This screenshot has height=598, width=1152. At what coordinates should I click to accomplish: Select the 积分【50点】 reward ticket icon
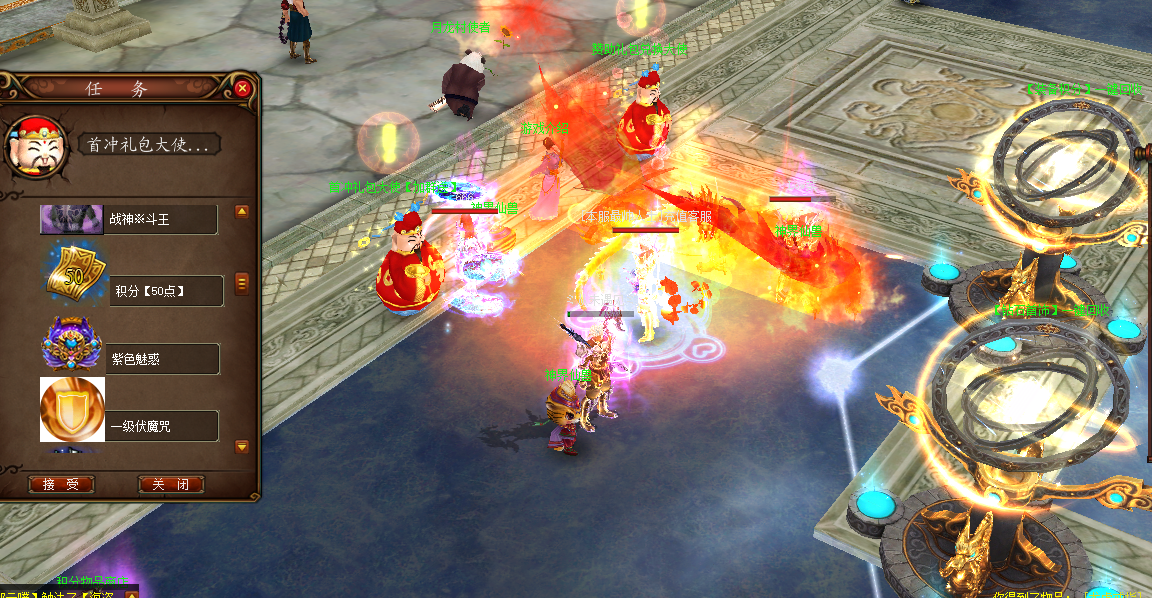tap(71, 274)
